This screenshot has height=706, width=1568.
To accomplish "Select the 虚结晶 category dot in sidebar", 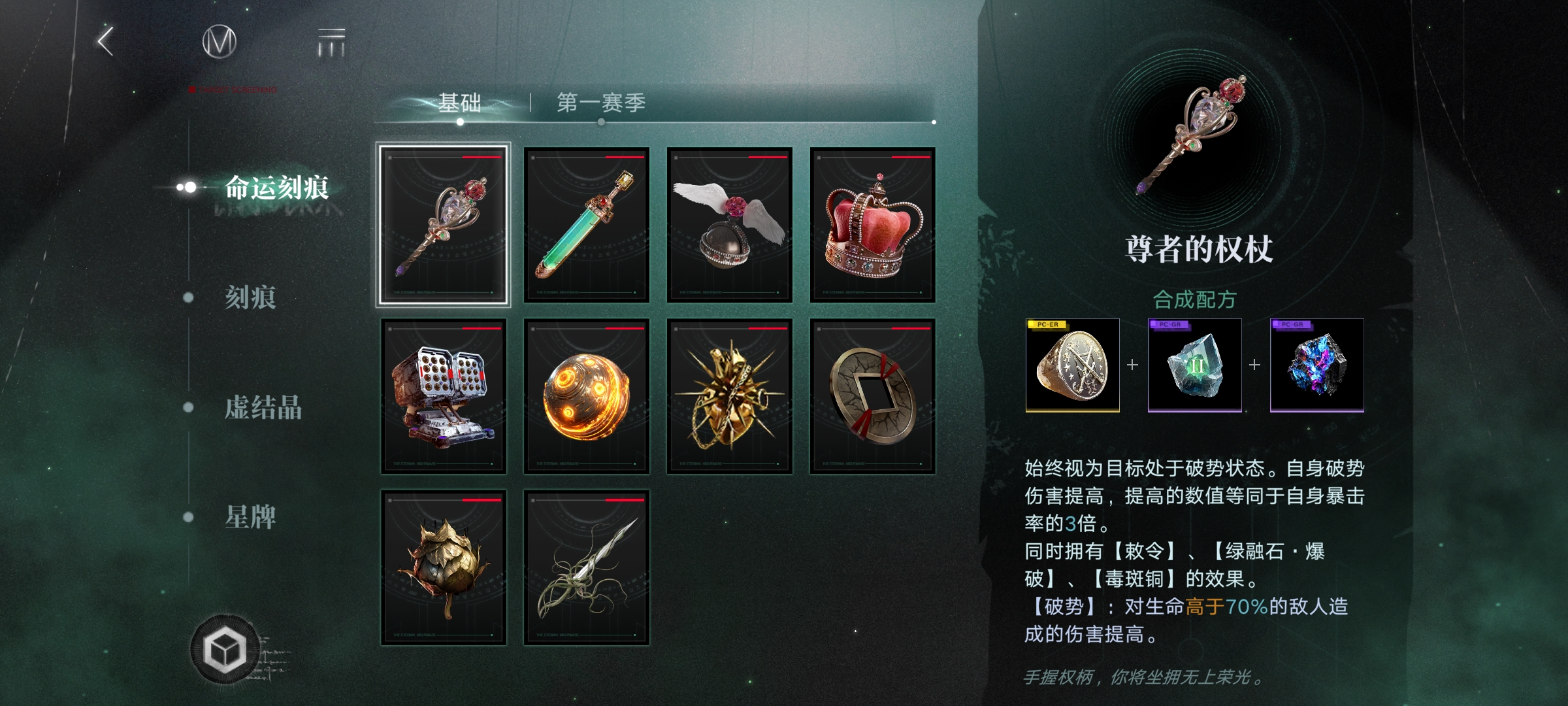I will pyautogui.click(x=188, y=409).
